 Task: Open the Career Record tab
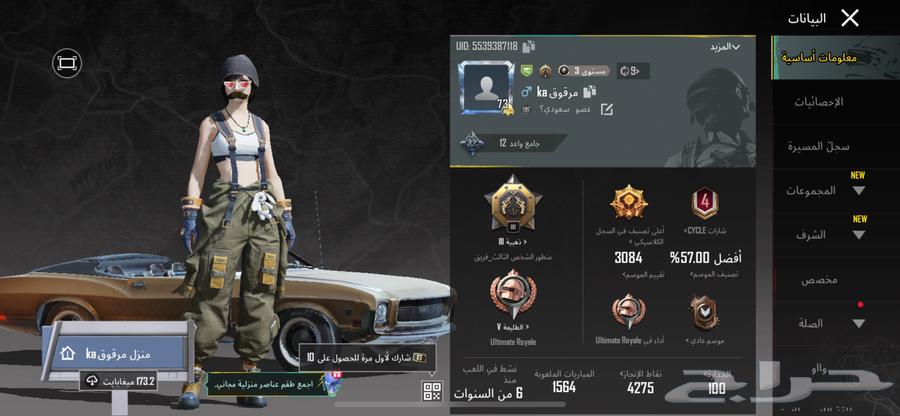pyautogui.click(x=818, y=147)
